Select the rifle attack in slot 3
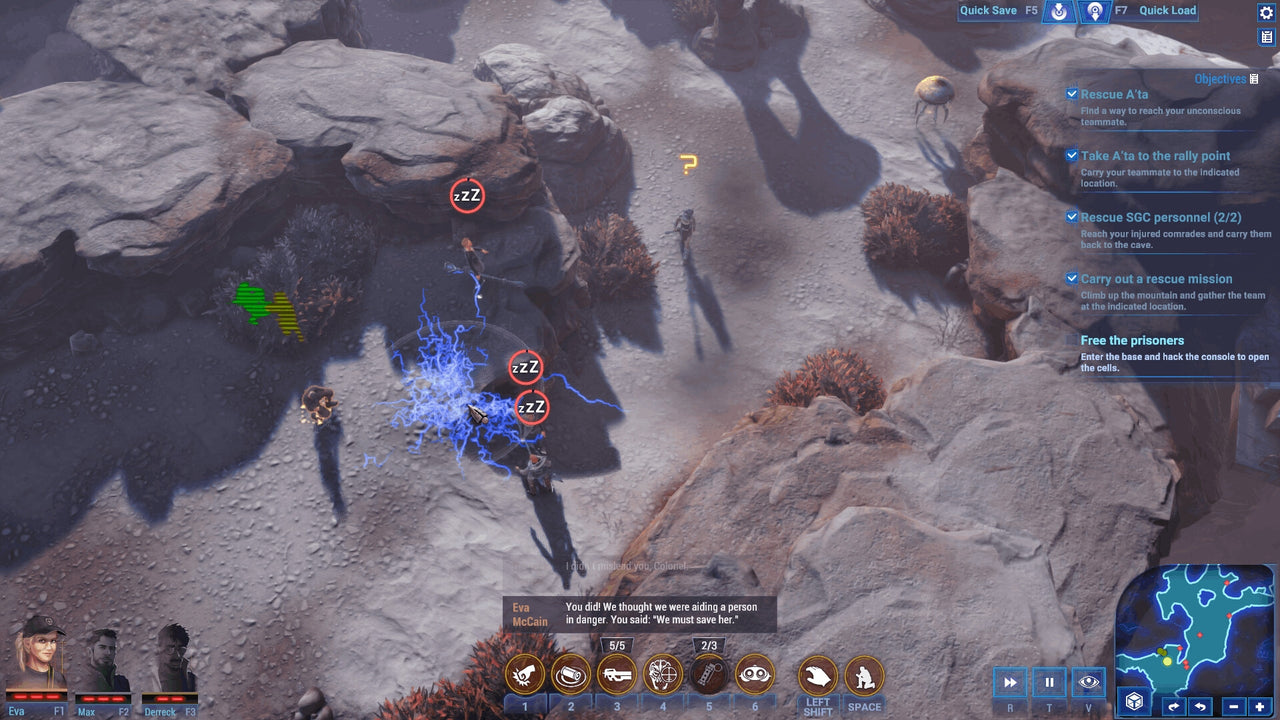This screenshot has height=720, width=1280. (617, 675)
